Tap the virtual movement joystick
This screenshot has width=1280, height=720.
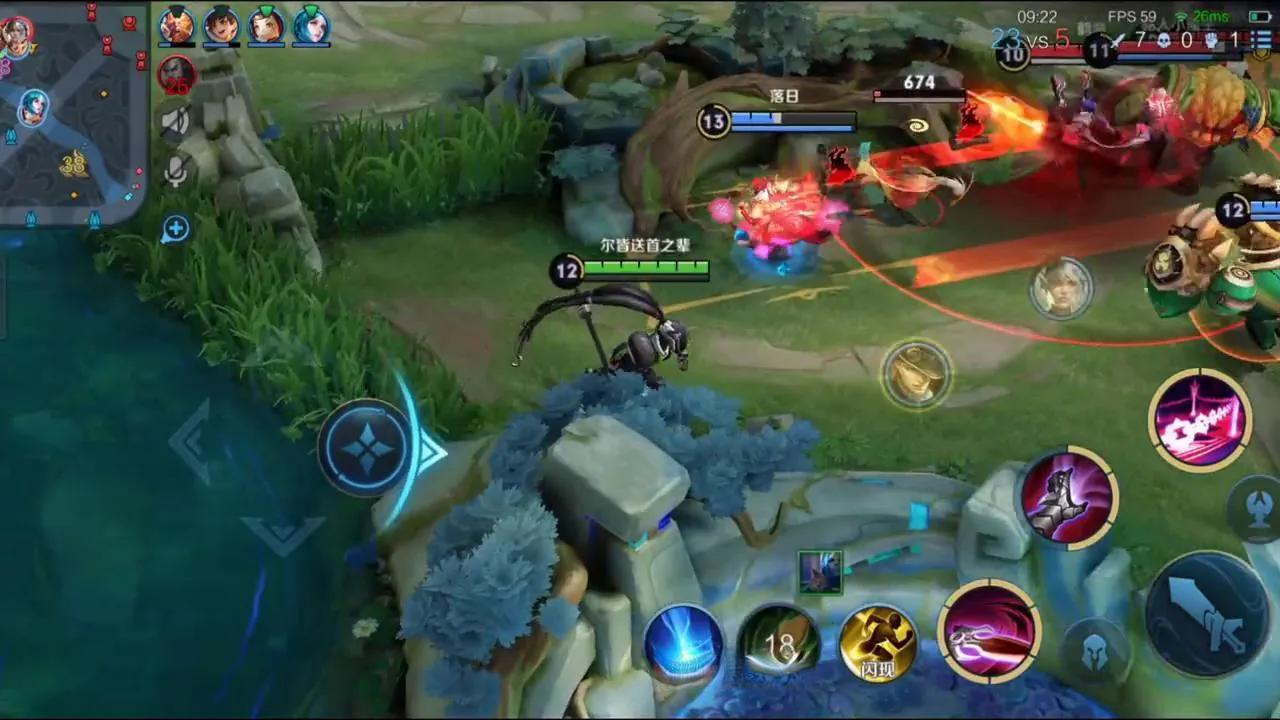[367, 447]
